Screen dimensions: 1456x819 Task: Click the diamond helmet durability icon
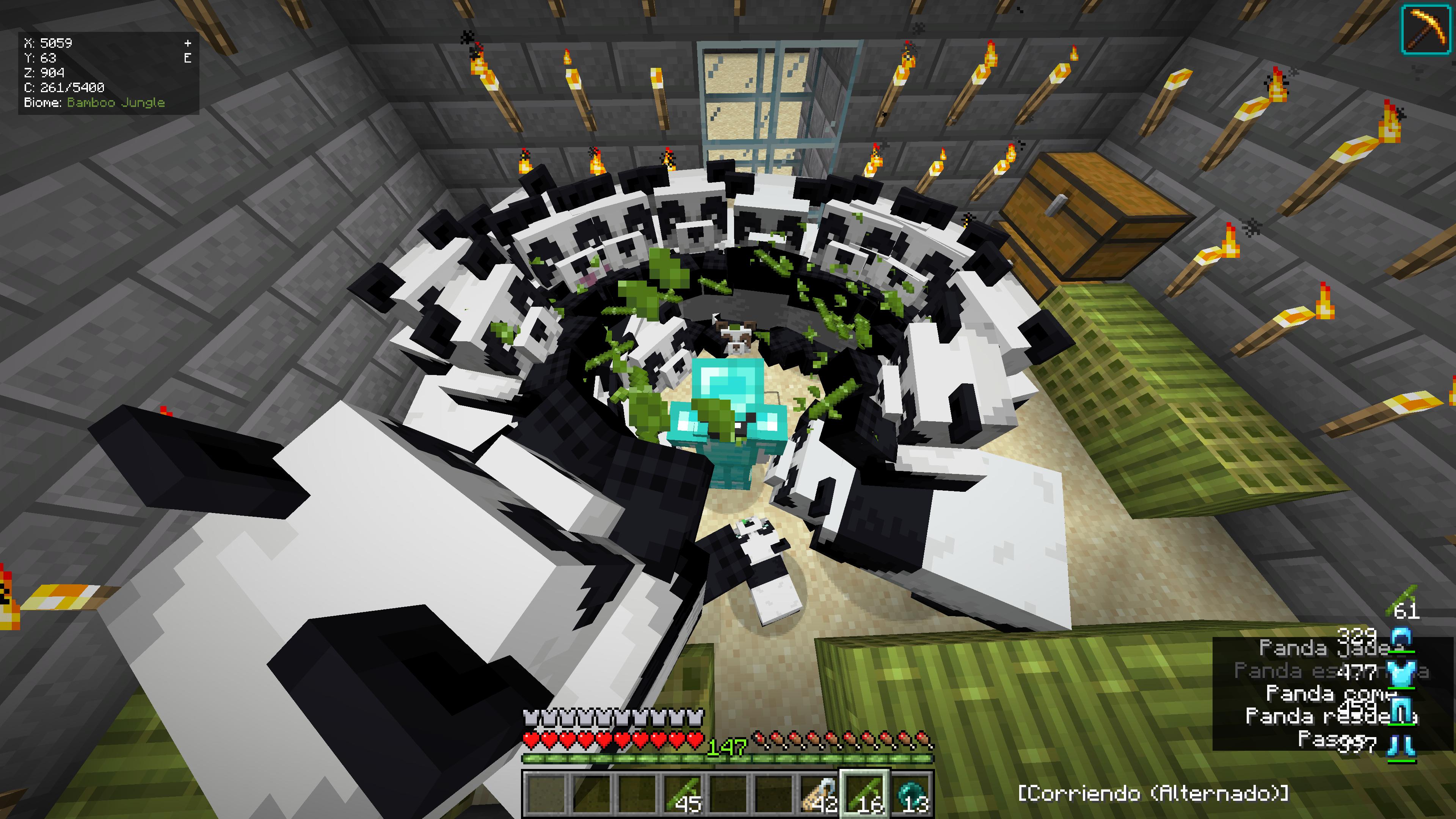pyautogui.click(x=1402, y=639)
